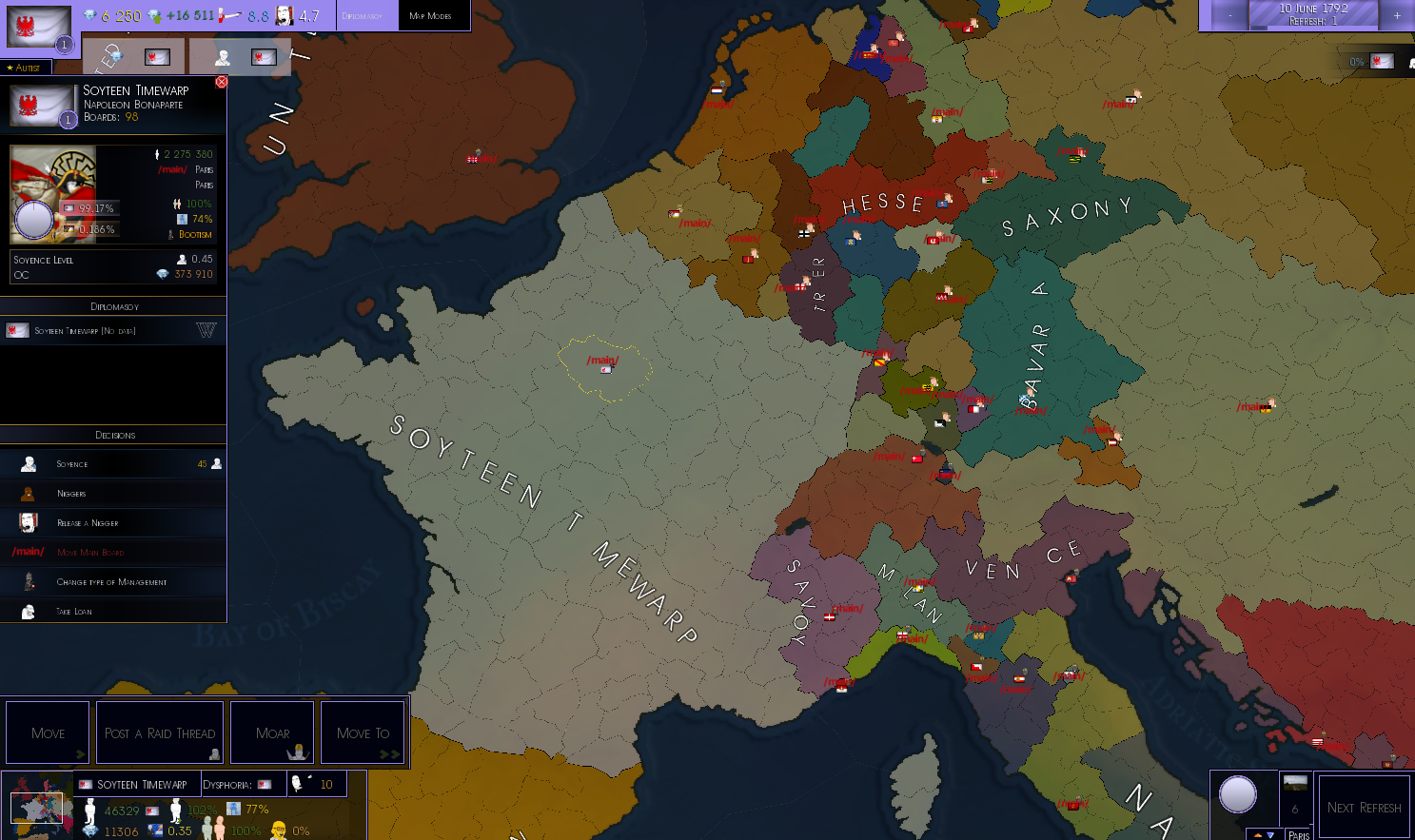The image size is (1415, 840).
Task: Select the Soyence decision
Action: (113, 464)
